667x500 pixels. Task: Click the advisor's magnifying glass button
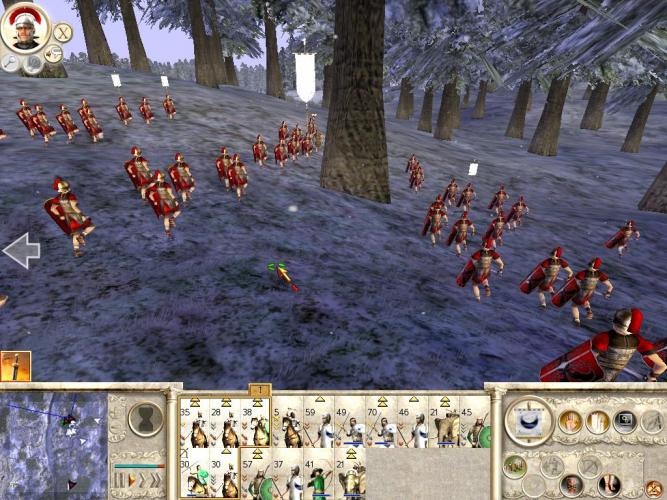pyautogui.click(x=12, y=62)
